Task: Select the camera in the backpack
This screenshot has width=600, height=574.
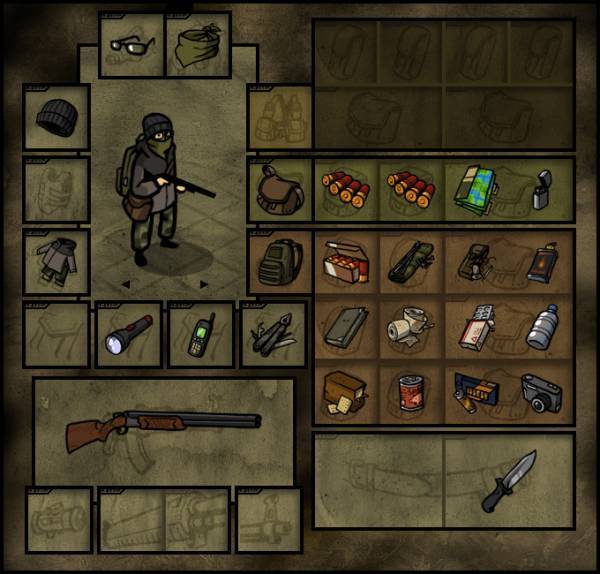Action: click(541, 394)
